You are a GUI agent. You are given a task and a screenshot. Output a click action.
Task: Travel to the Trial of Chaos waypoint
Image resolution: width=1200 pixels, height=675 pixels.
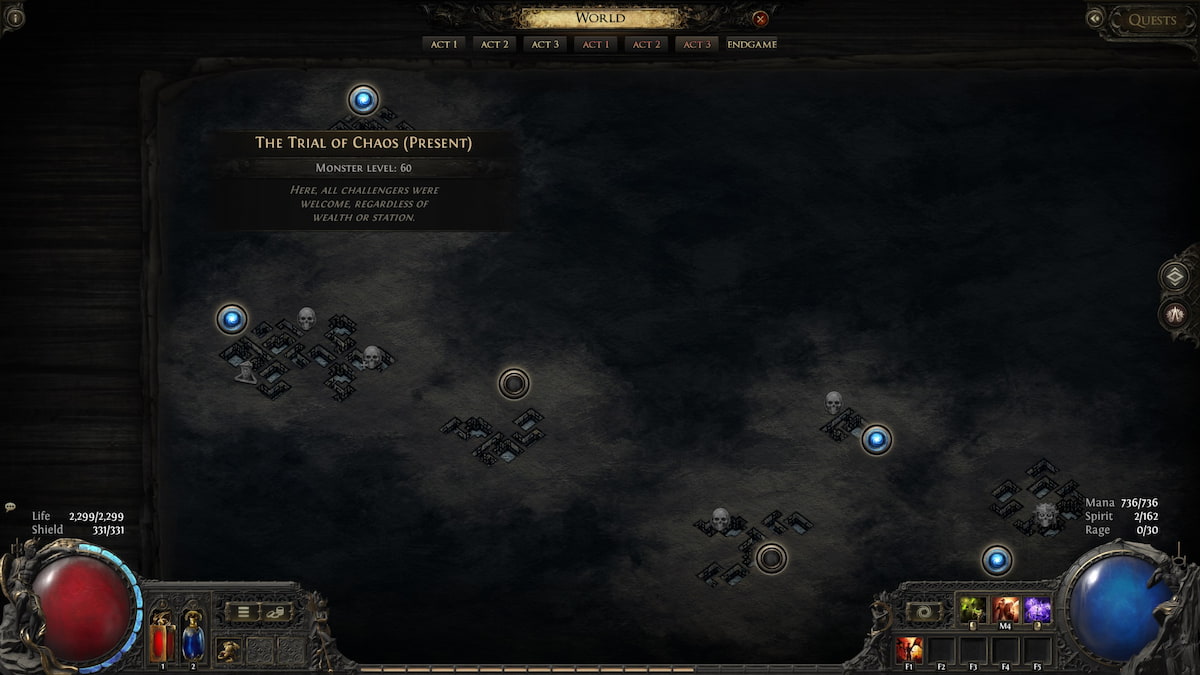[x=363, y=100]
